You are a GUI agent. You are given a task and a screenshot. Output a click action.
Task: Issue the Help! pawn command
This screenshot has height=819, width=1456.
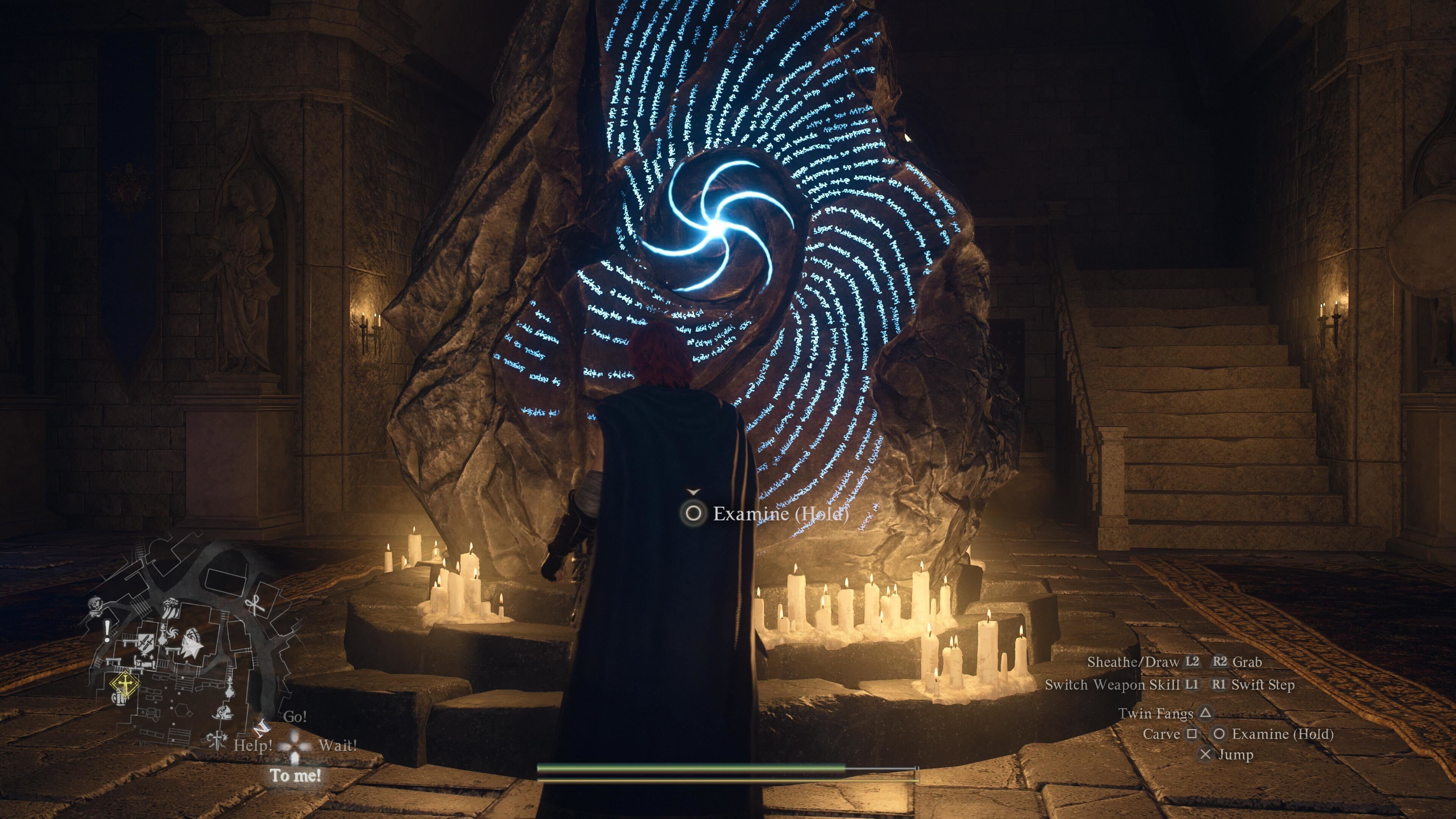[x=253, y=745]
